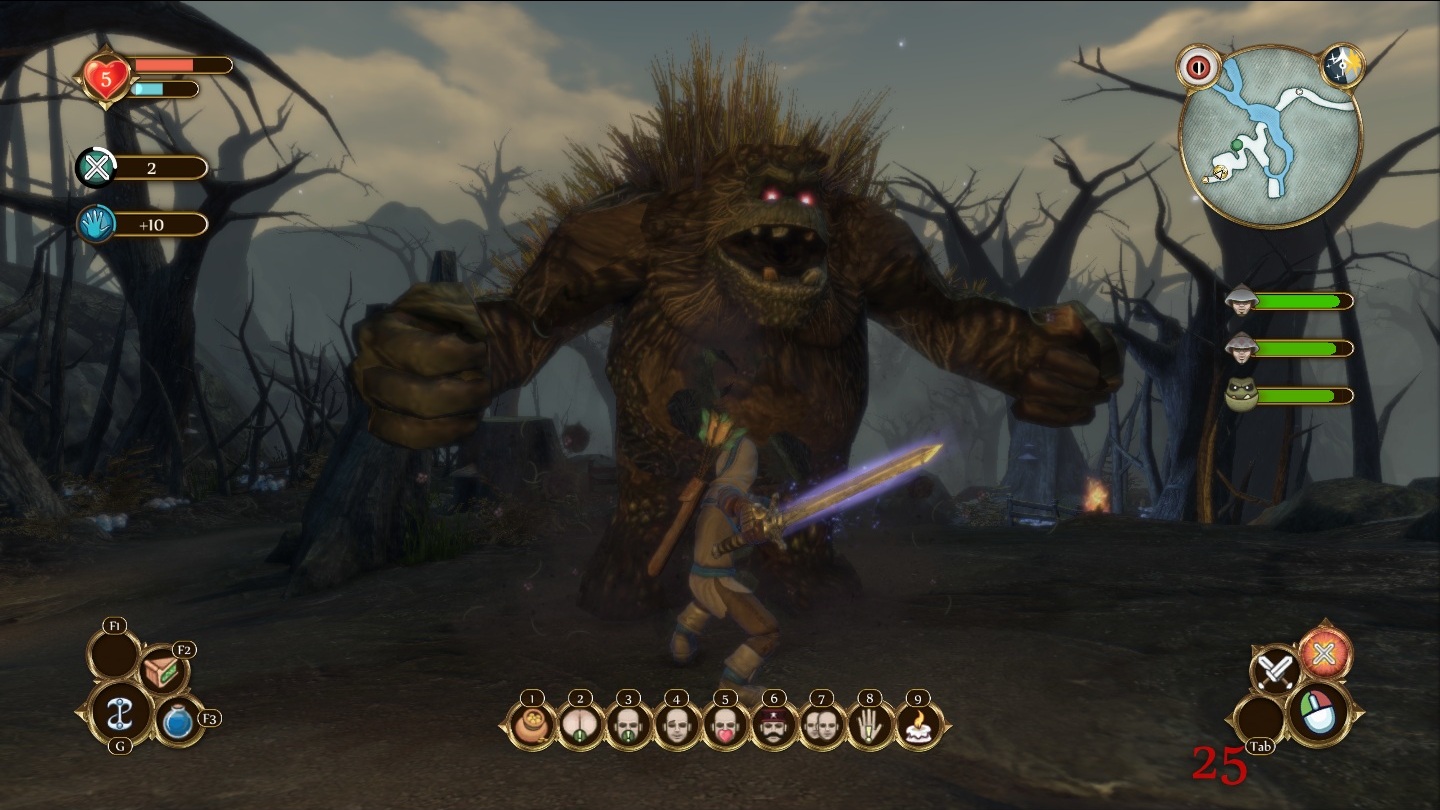The height and width of the screenshot is (810, 1440).
Task: Select the crossed swords melee icon
Action: (x=1276, y=670)
